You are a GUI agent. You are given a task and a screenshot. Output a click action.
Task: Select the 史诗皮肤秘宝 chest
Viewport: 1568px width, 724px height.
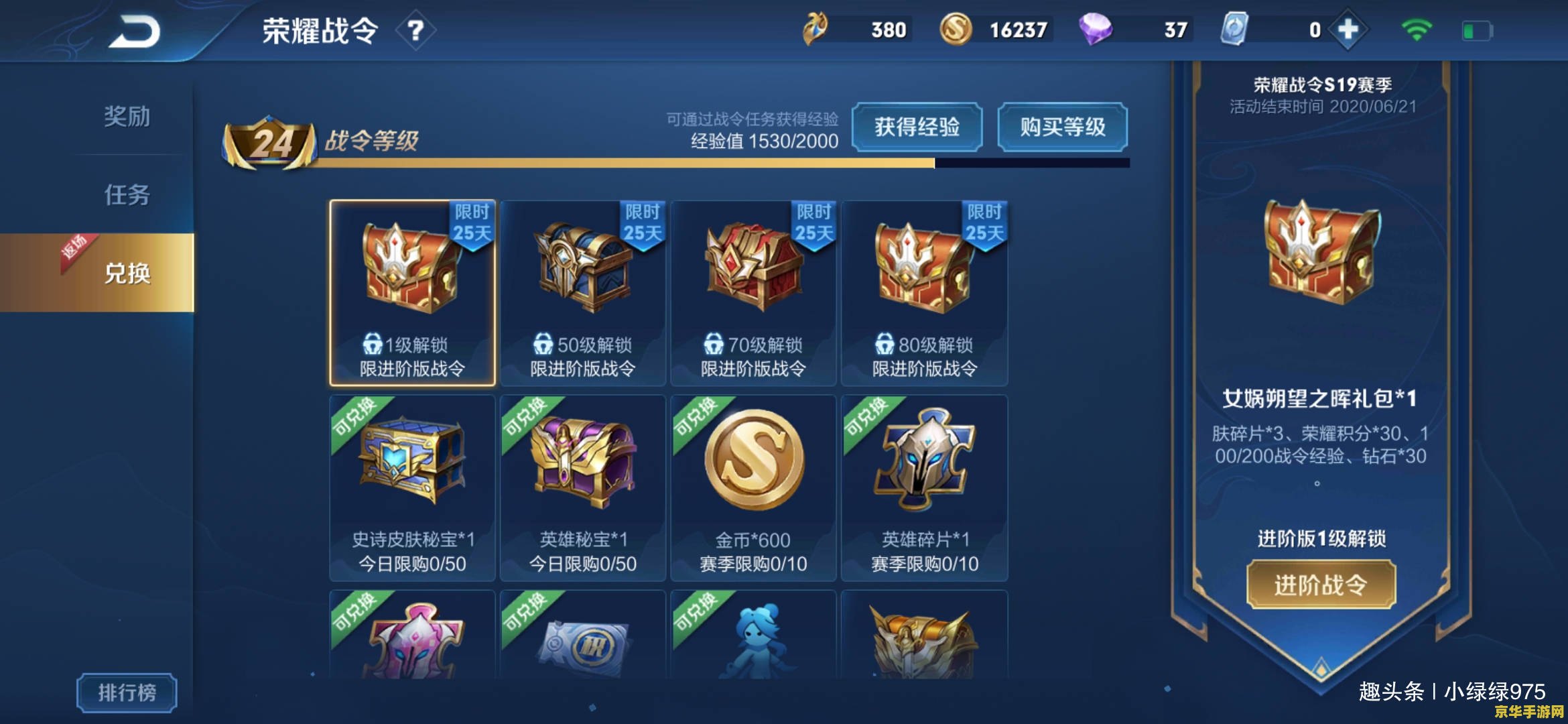[x=411, y=463]
